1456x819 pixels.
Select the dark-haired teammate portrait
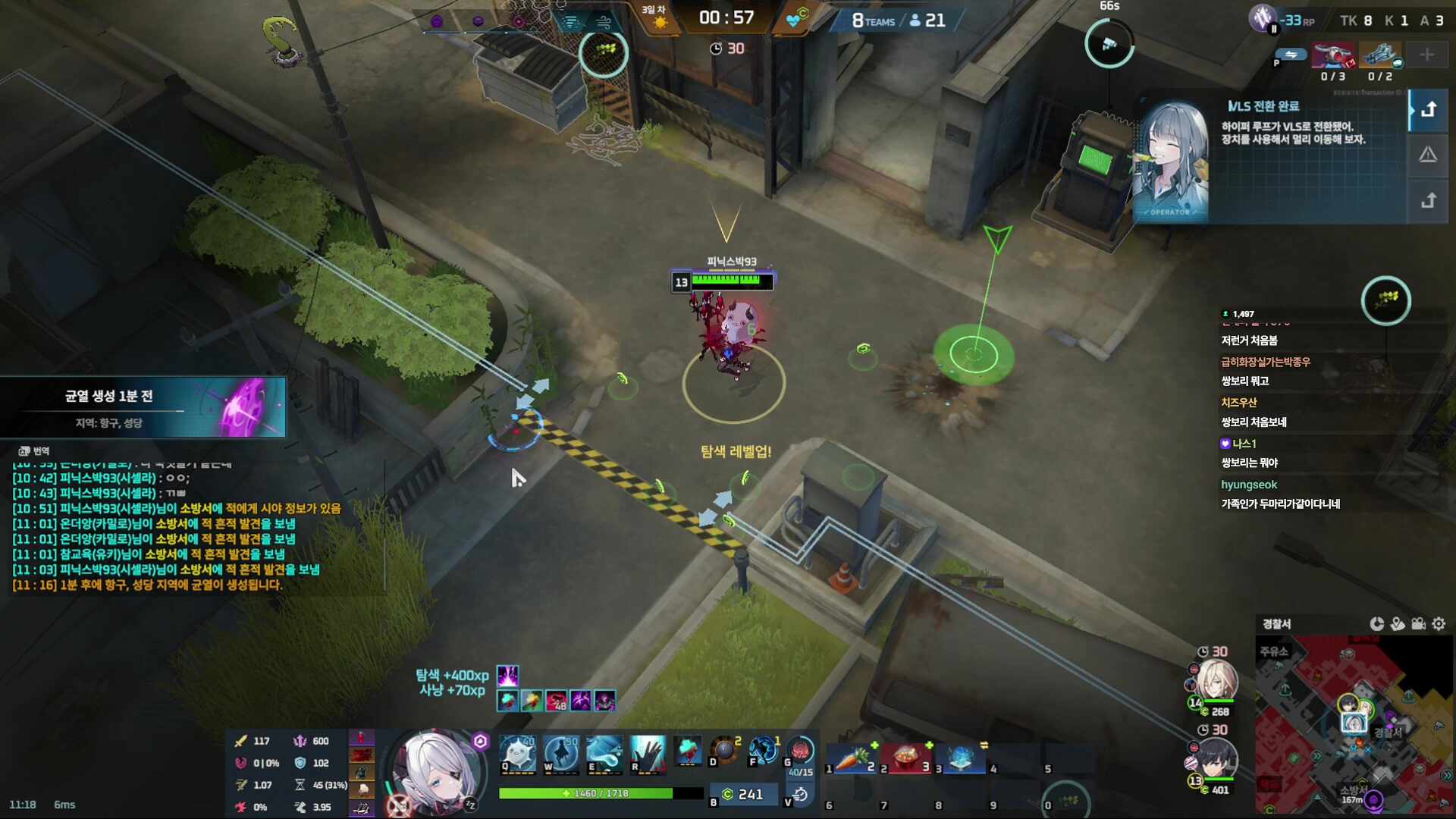pyautogui.click(x=1218, y=758)
